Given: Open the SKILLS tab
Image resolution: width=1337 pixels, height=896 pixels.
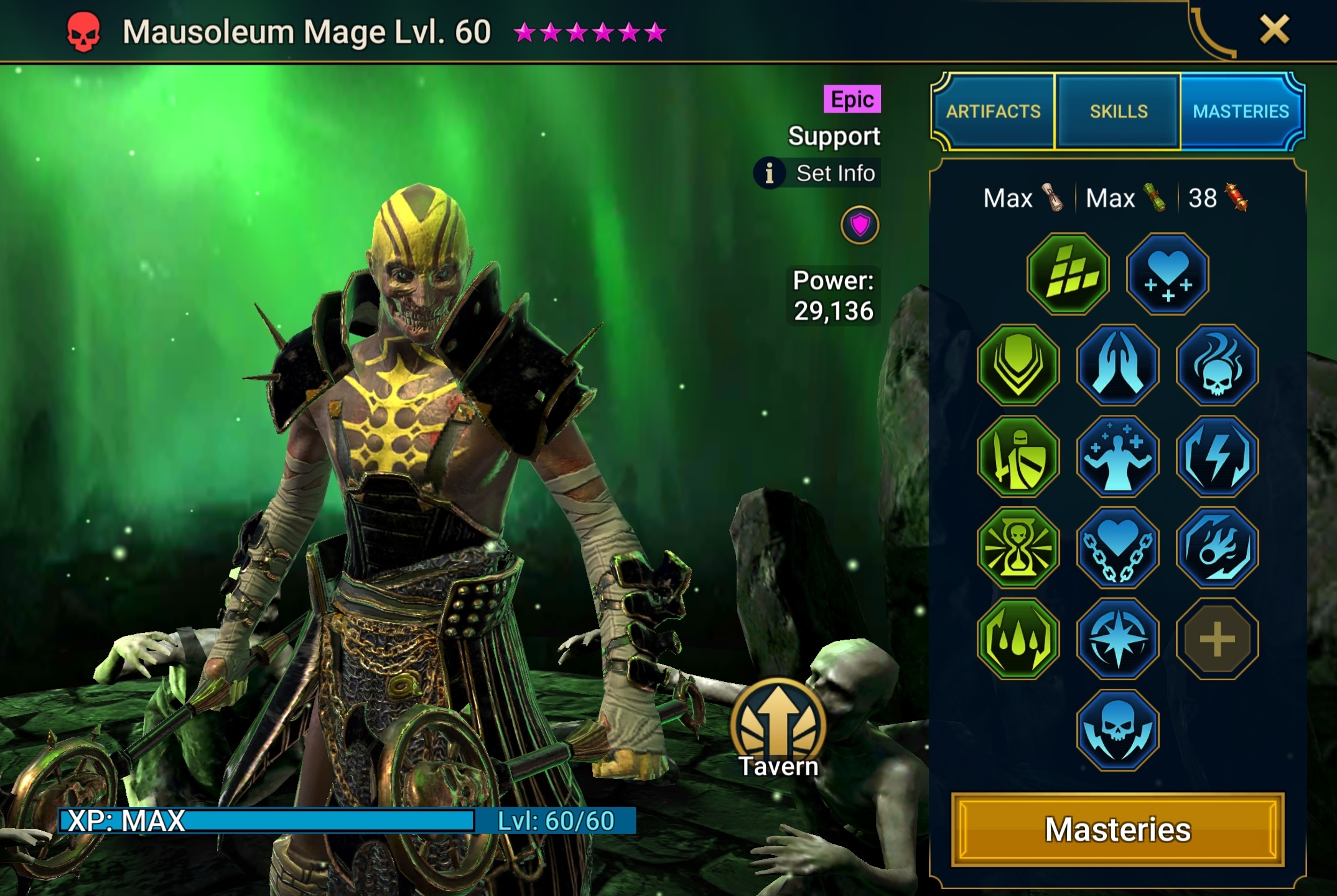Looking at the screenshot, I should (1117, 112).
